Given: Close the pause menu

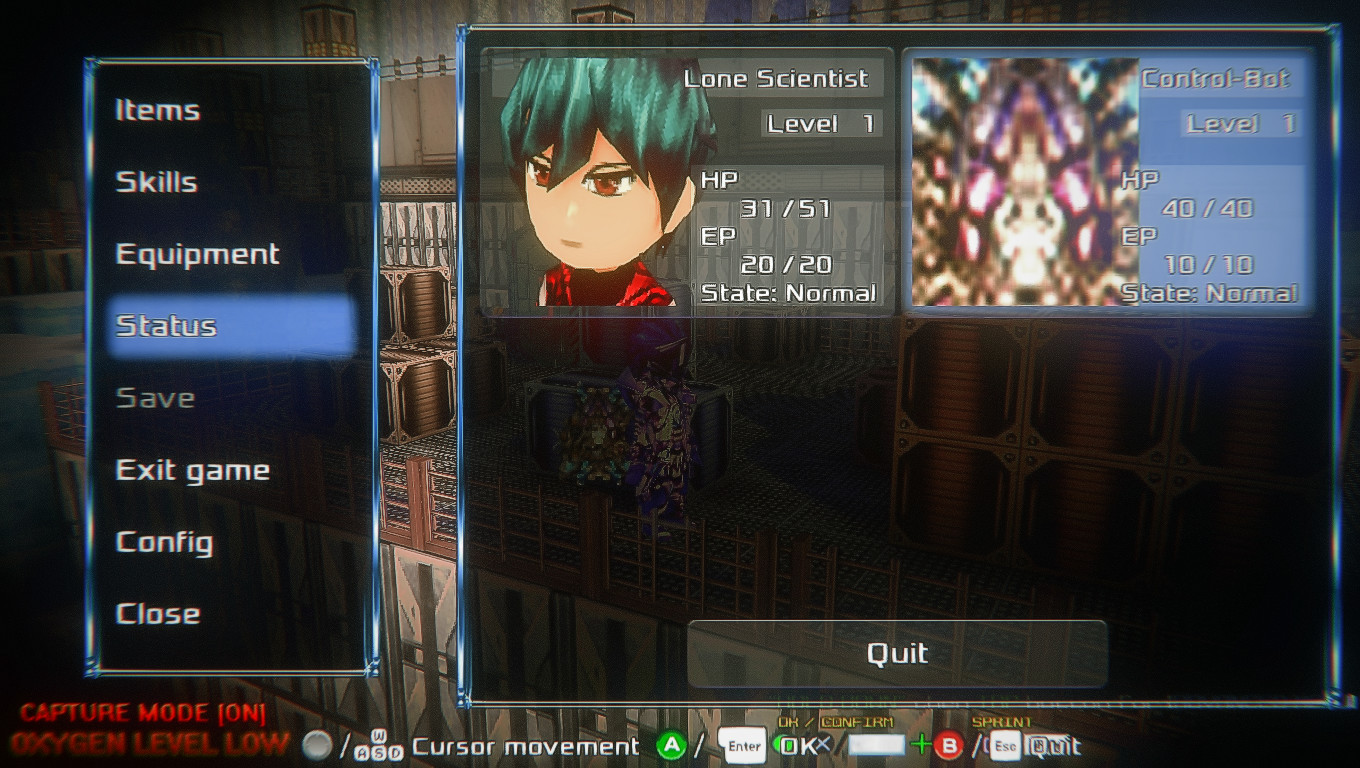Looking at the screenshot, I should pyautogui.click(x=158, y=614).
